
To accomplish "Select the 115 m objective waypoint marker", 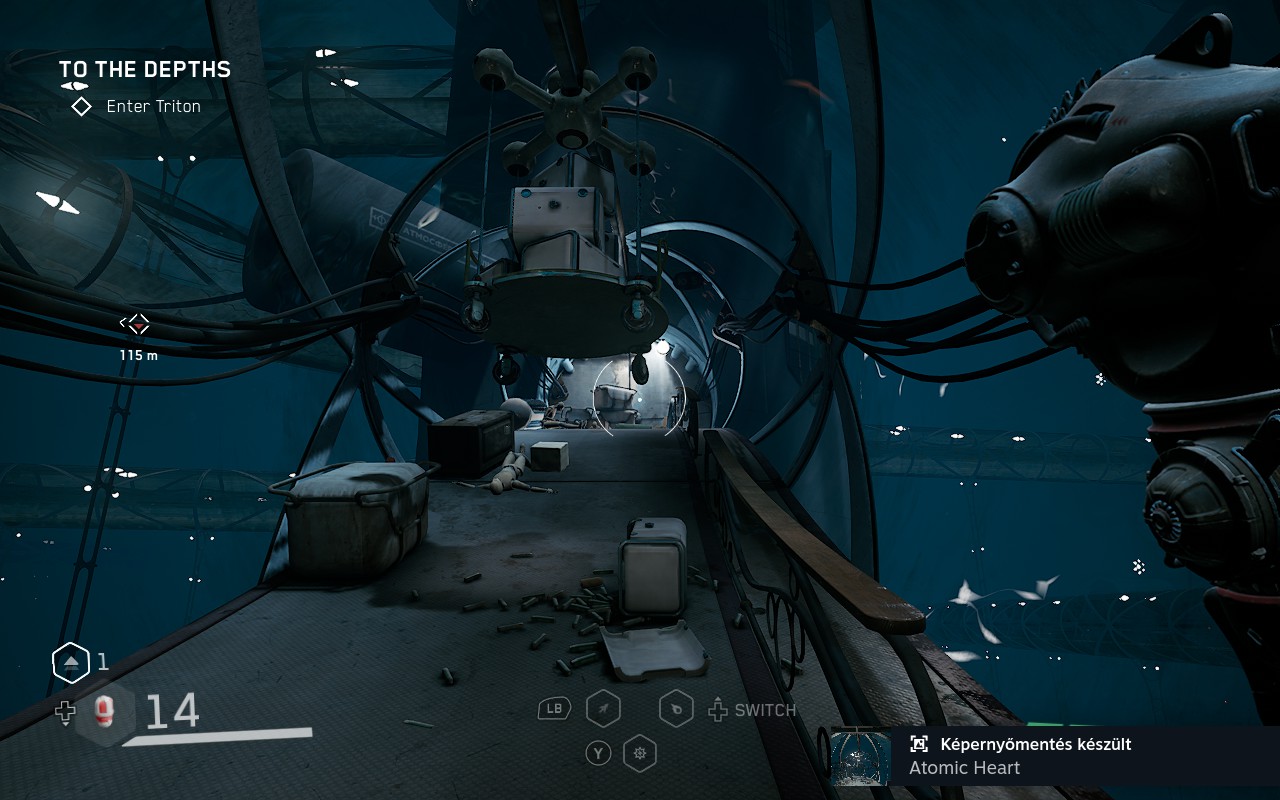I will tap(135, 324).
